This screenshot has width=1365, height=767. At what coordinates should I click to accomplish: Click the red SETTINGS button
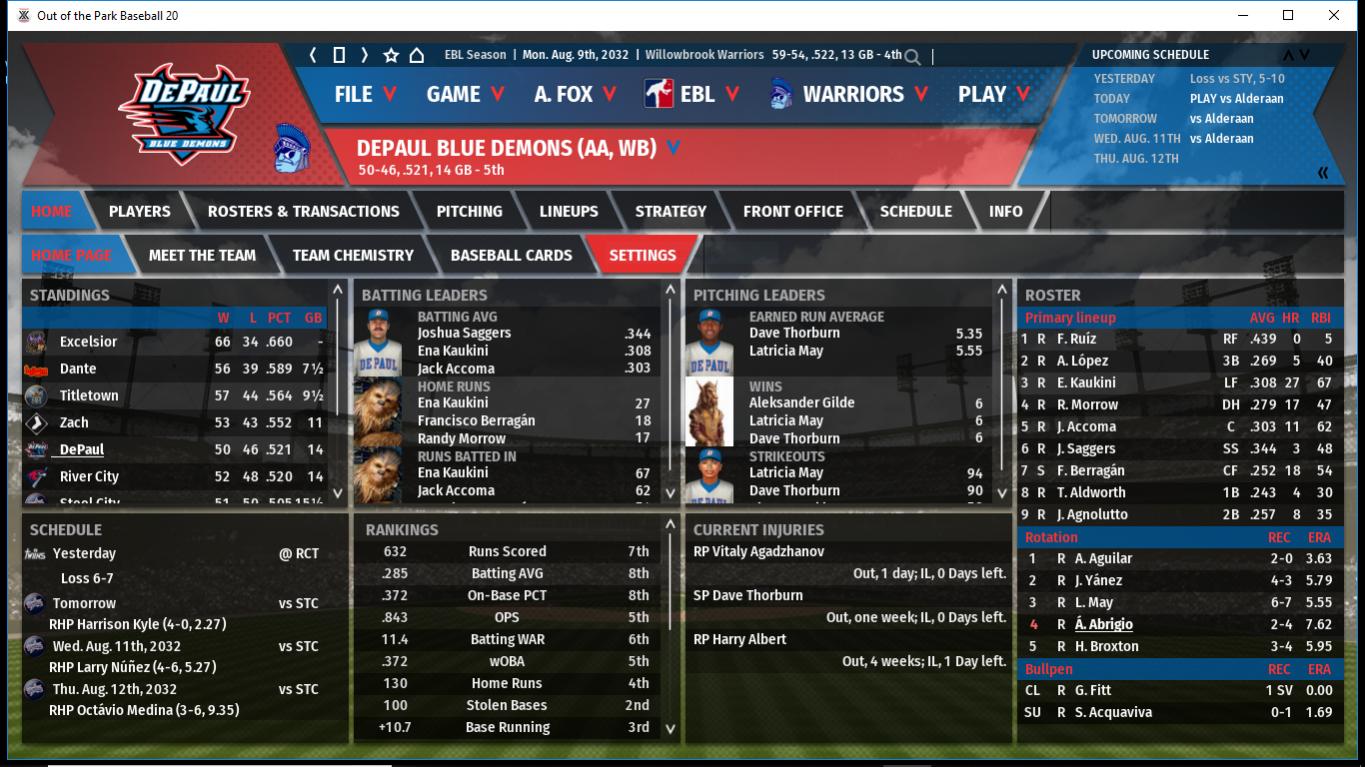[642, 255]
